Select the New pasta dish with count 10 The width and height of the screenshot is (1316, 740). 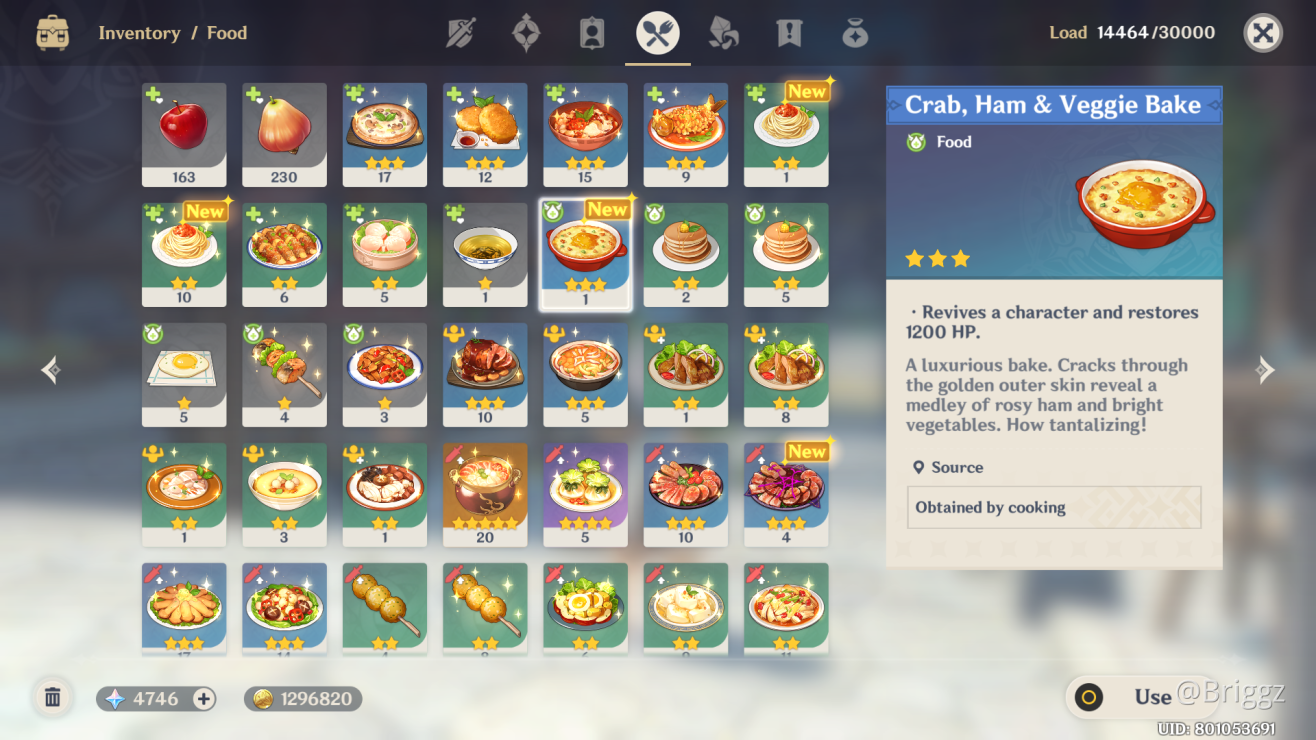pos(184,254)
